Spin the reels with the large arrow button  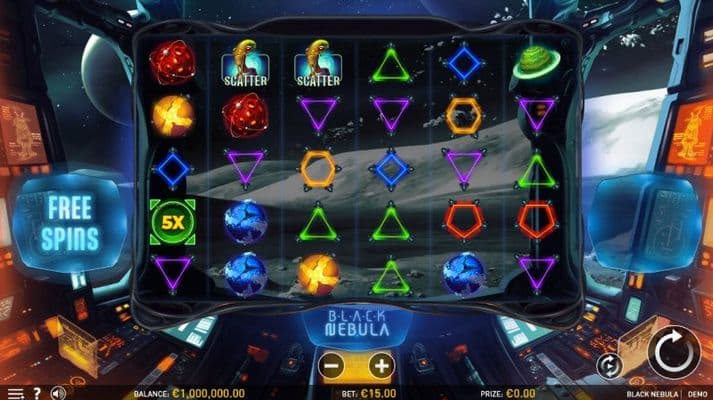click(673, 352)
